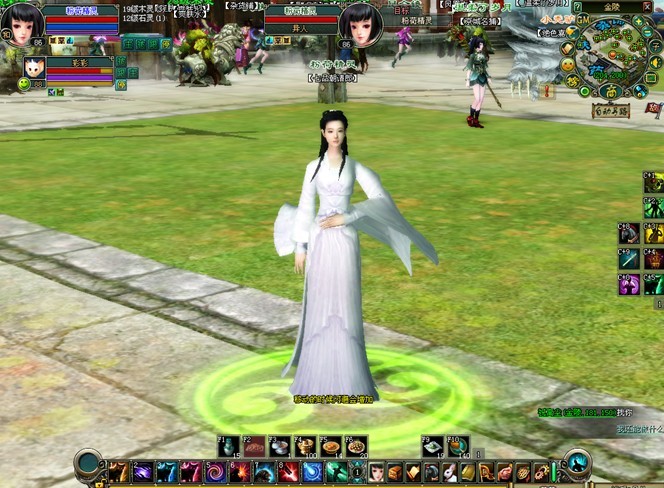The width and height of the screenshot is (664, 488).
Task: Open the smiley face emote button
Action: click(566, 65)
